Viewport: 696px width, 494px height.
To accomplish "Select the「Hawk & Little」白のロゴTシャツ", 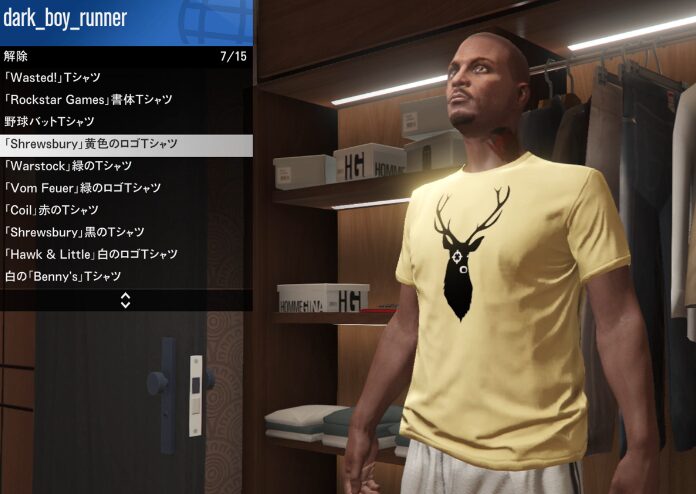I will tap(126, 254).
